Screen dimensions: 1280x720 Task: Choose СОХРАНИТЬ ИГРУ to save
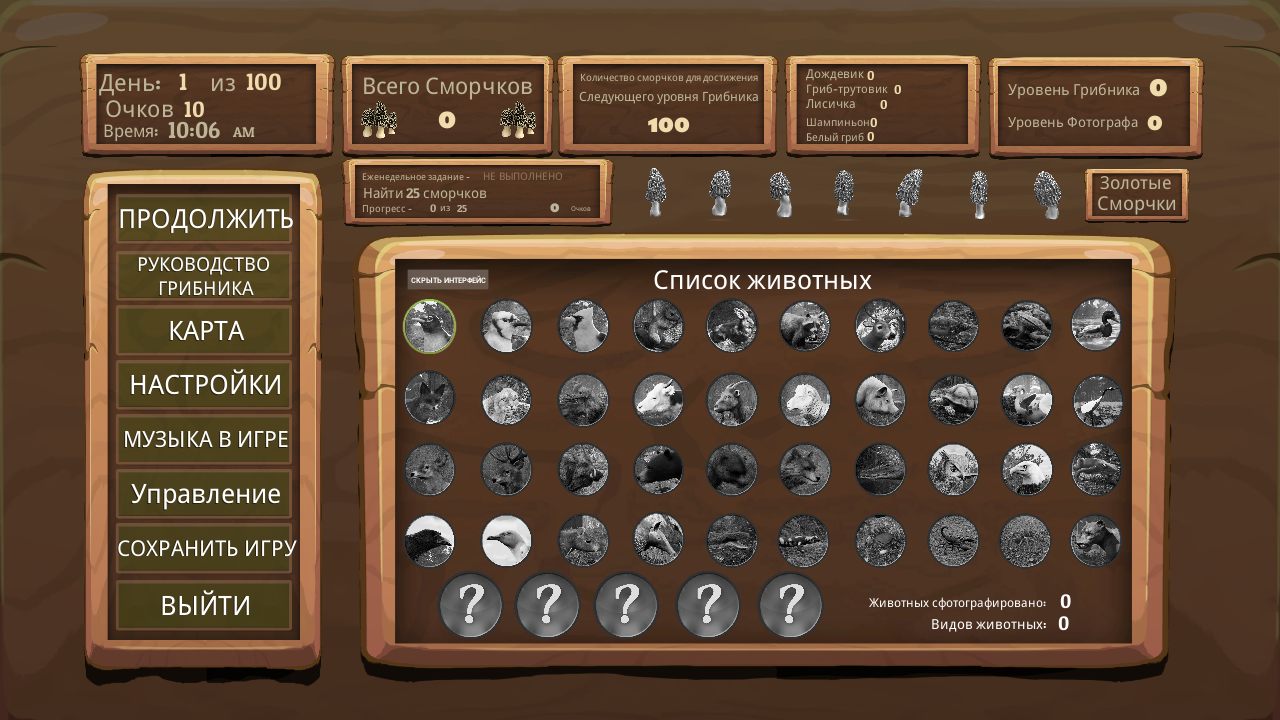coord(205,549)
